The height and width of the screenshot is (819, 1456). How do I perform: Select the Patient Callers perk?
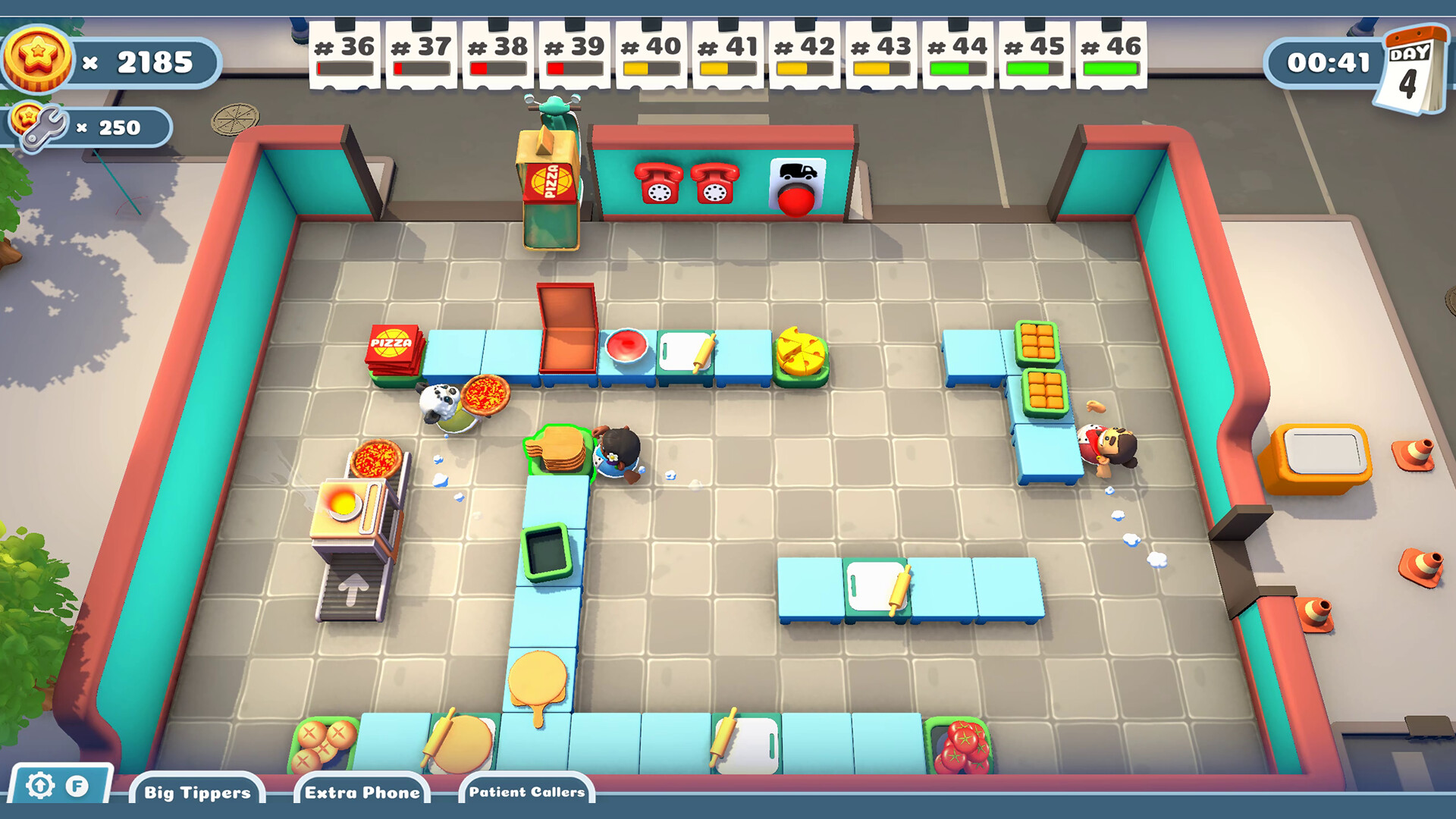(x=526, y=793)
